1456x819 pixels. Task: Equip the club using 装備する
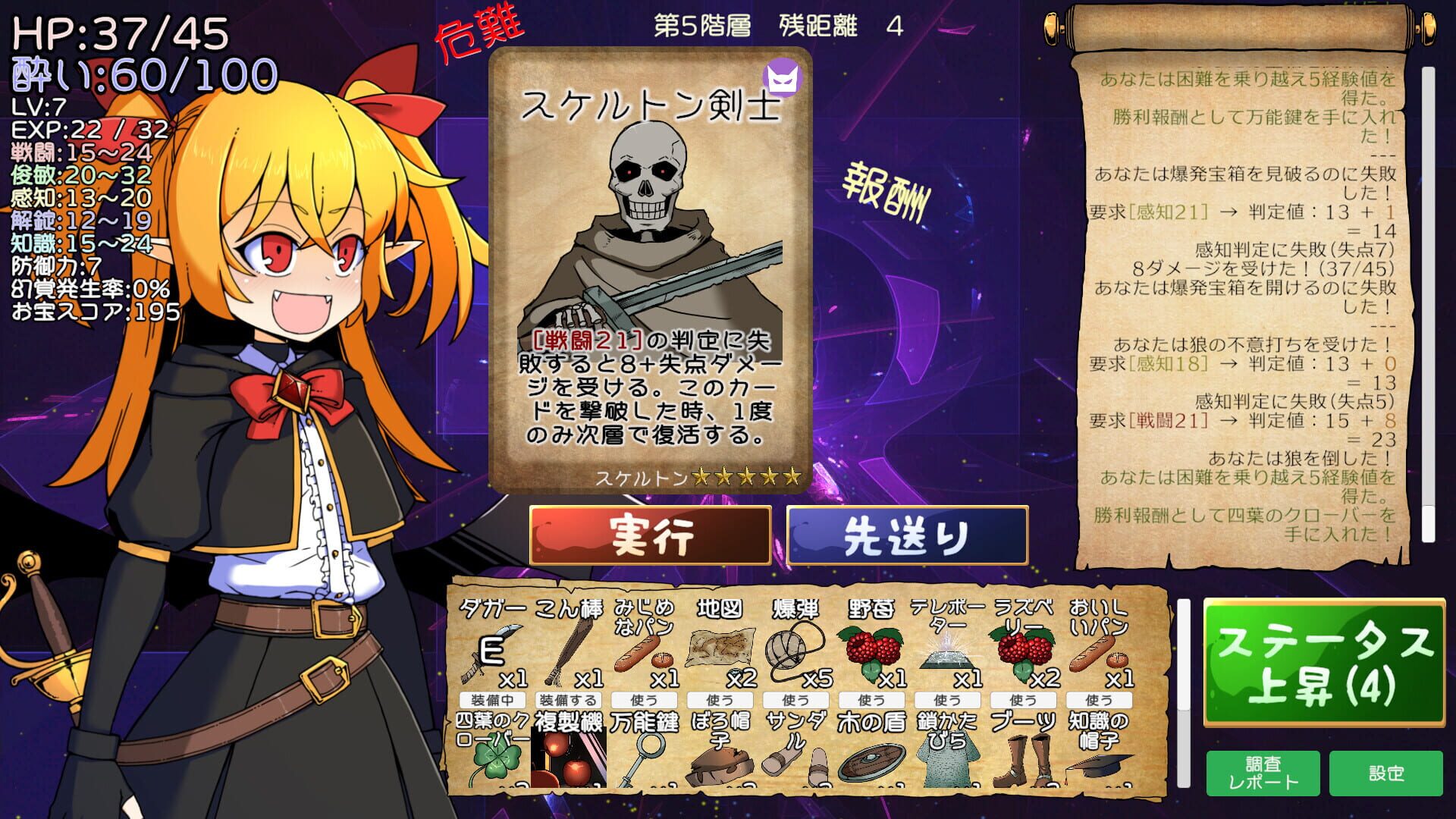[565, 701]
